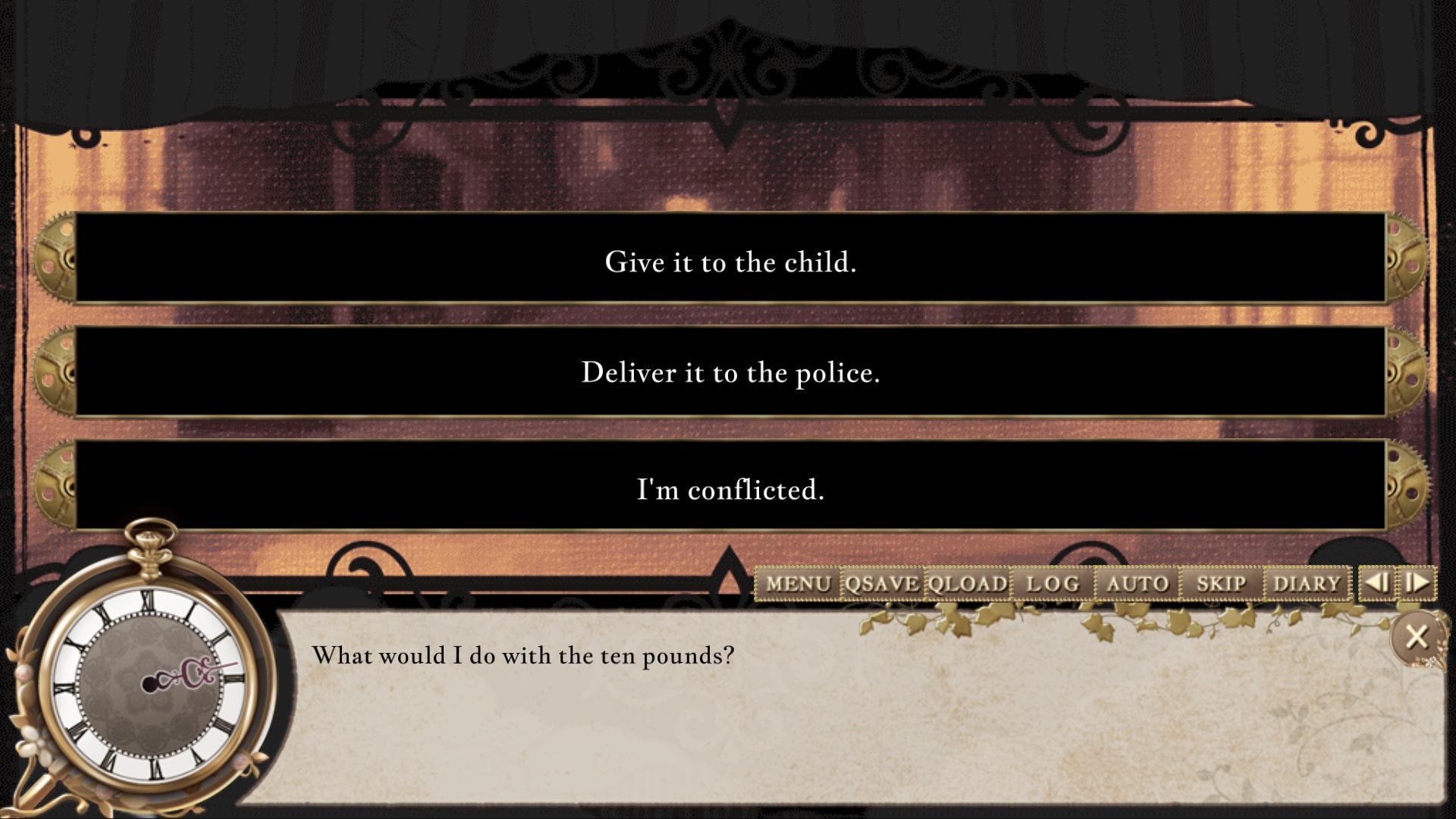This screenshot has height=819, width=1456.
Task: Toggle AUTO read mode
Action: click(x=1137, y=584)
